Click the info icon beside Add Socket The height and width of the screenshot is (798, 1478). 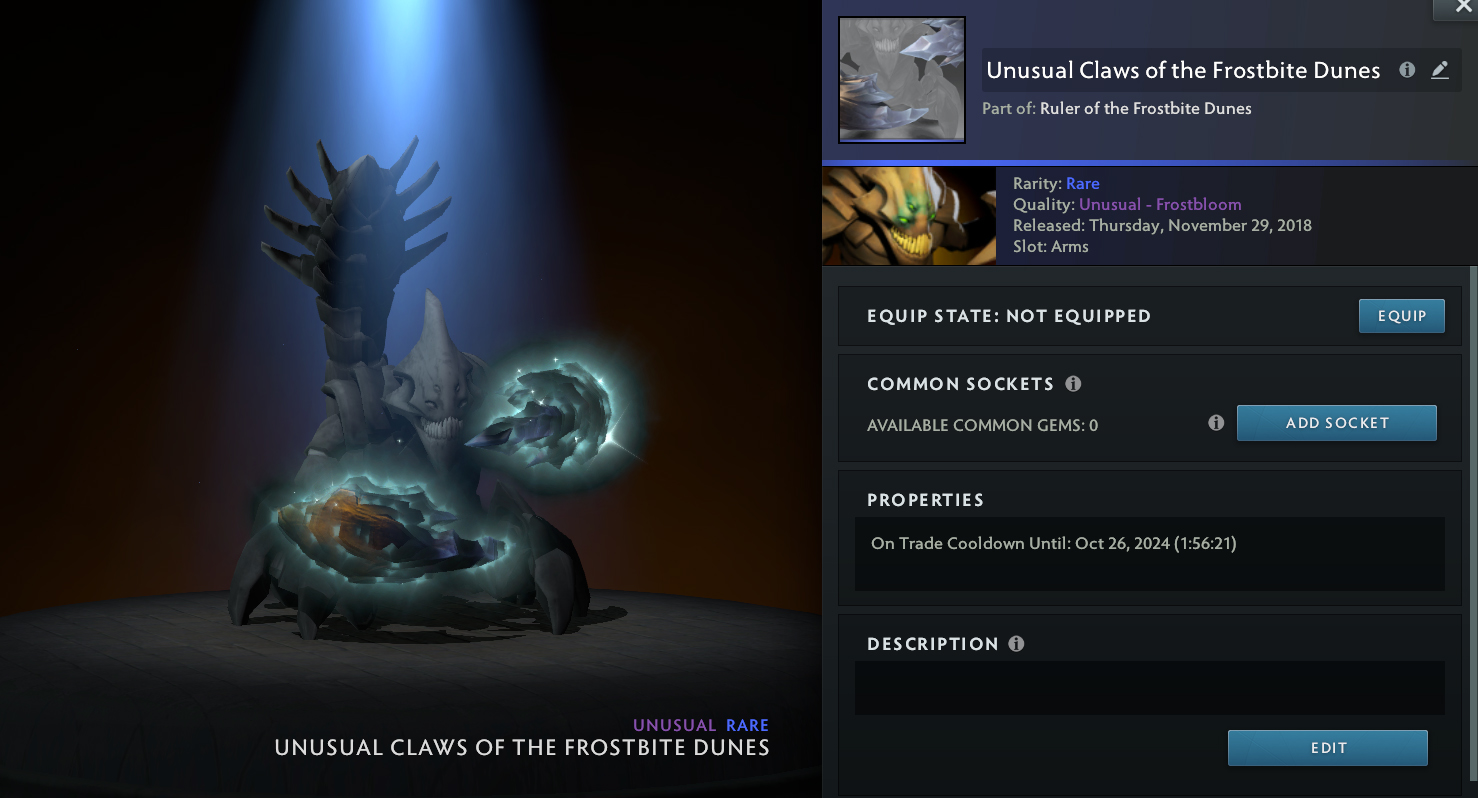(x=1216, y=423)
